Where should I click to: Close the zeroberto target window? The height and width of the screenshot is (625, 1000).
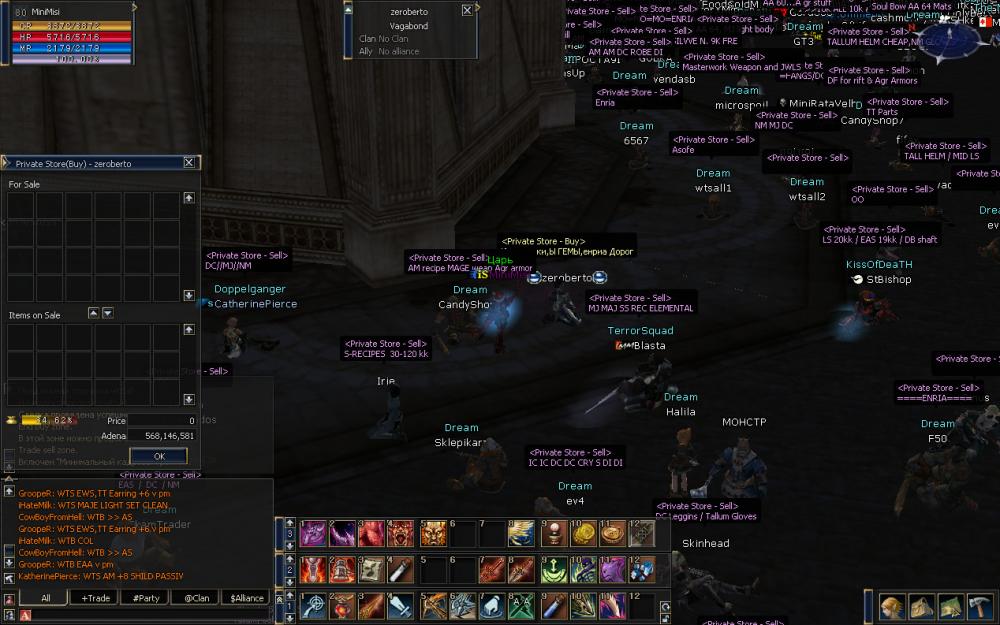[467, 10]
